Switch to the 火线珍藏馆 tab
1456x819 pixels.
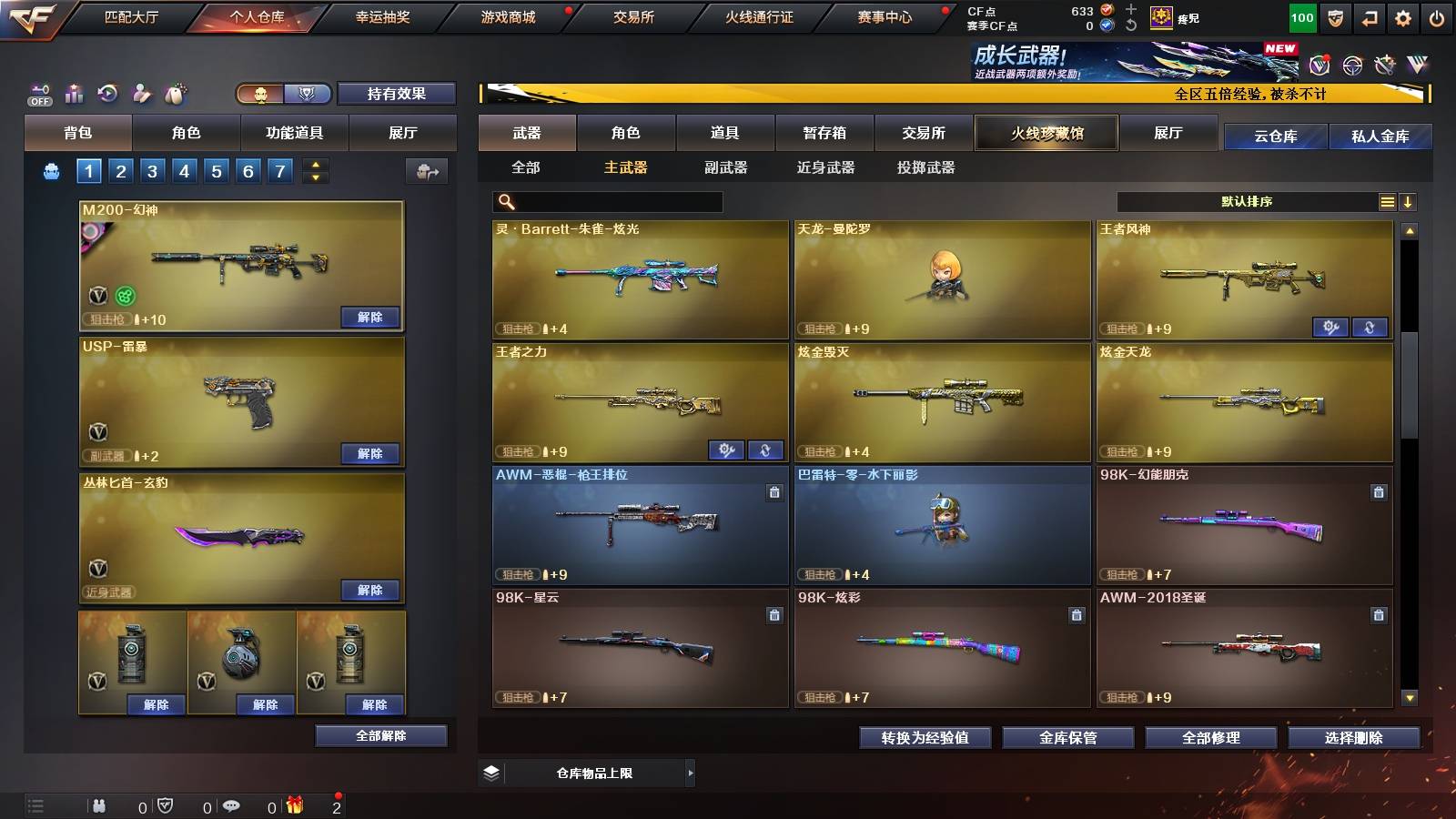1046,133
